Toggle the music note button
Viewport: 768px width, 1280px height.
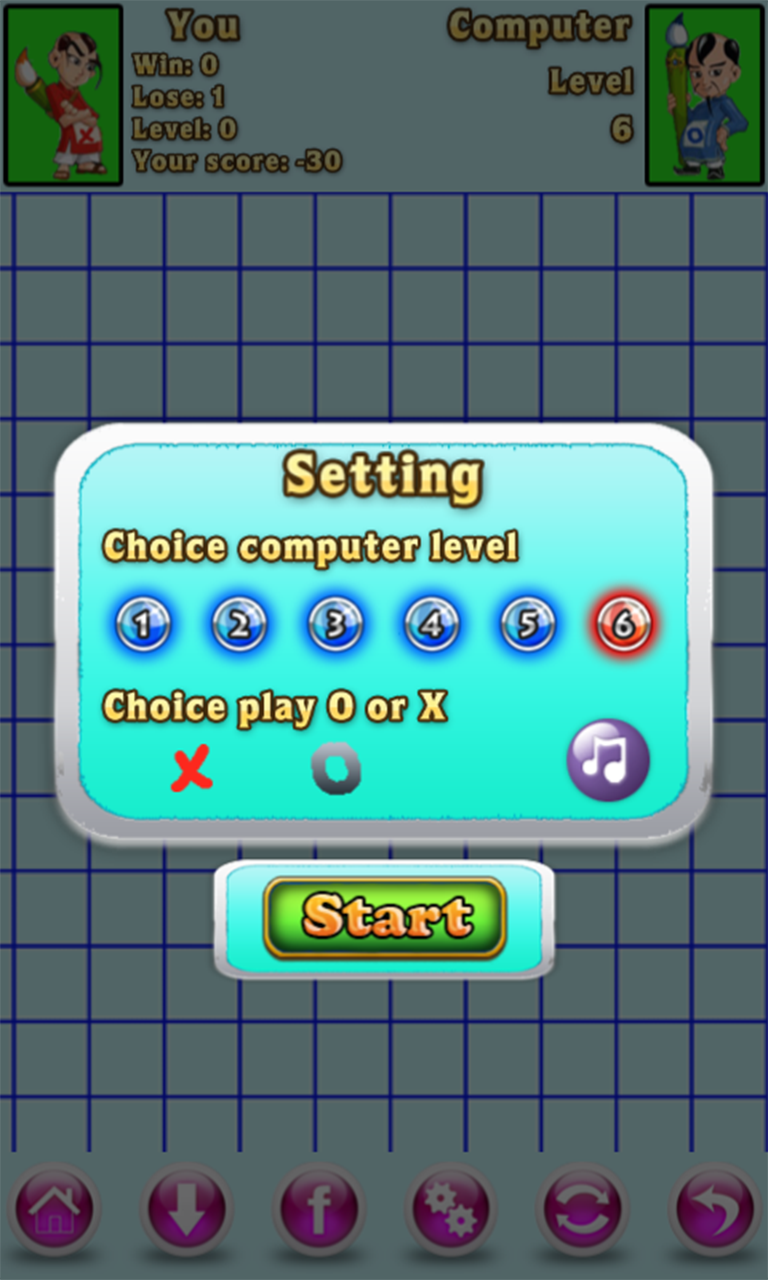click(x=608, y=761)
